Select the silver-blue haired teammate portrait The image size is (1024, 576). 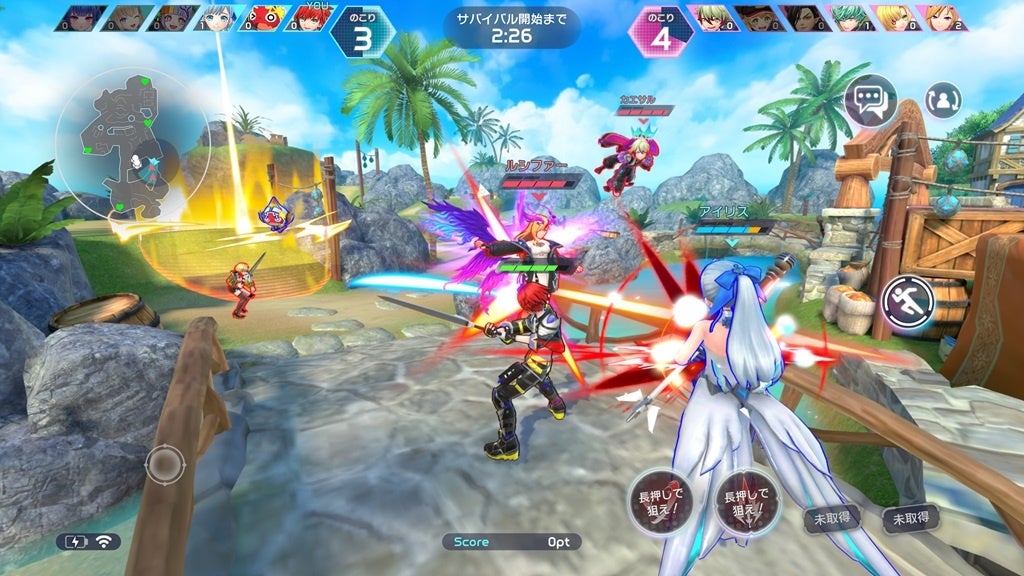click(218, 17)
